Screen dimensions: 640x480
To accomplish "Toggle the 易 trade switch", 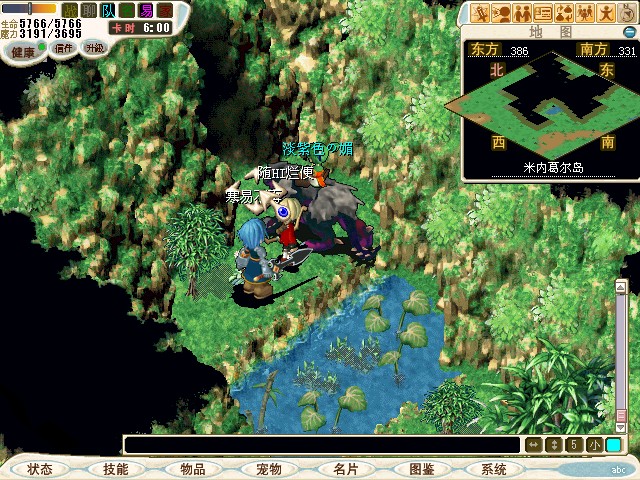I will tap(146, 9).
